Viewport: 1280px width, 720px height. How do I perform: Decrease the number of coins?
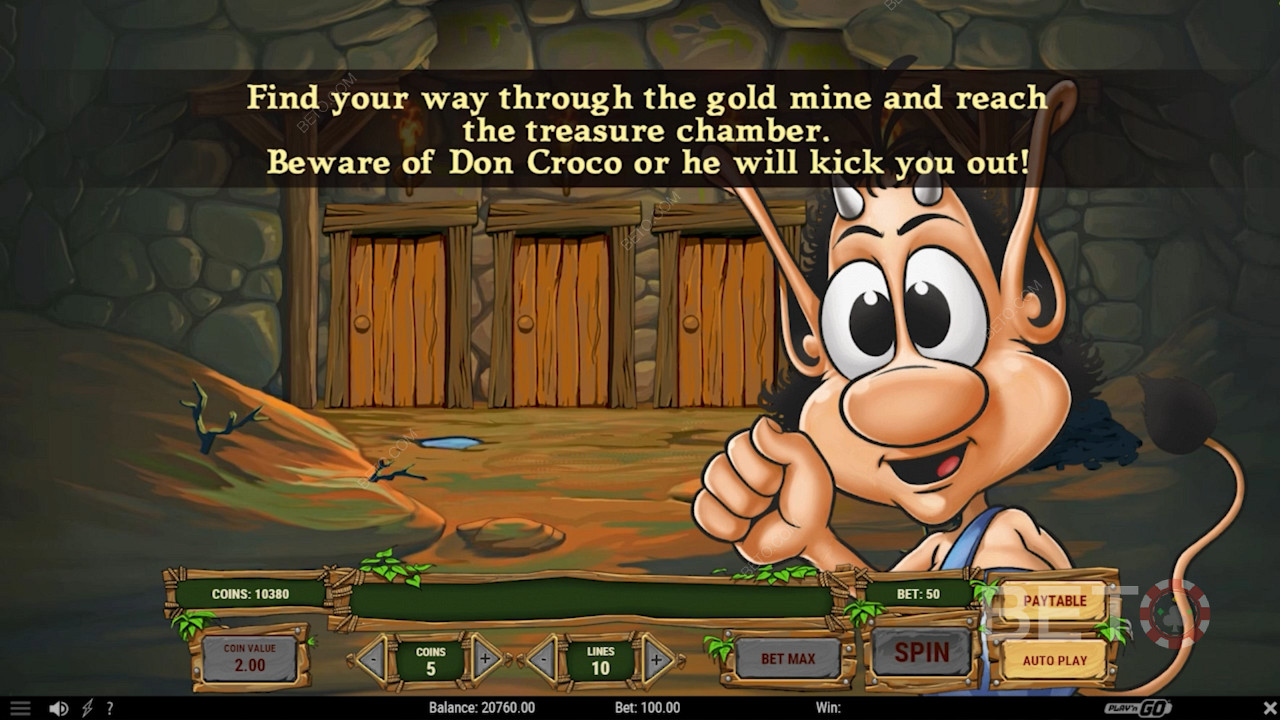coord(370,660)
